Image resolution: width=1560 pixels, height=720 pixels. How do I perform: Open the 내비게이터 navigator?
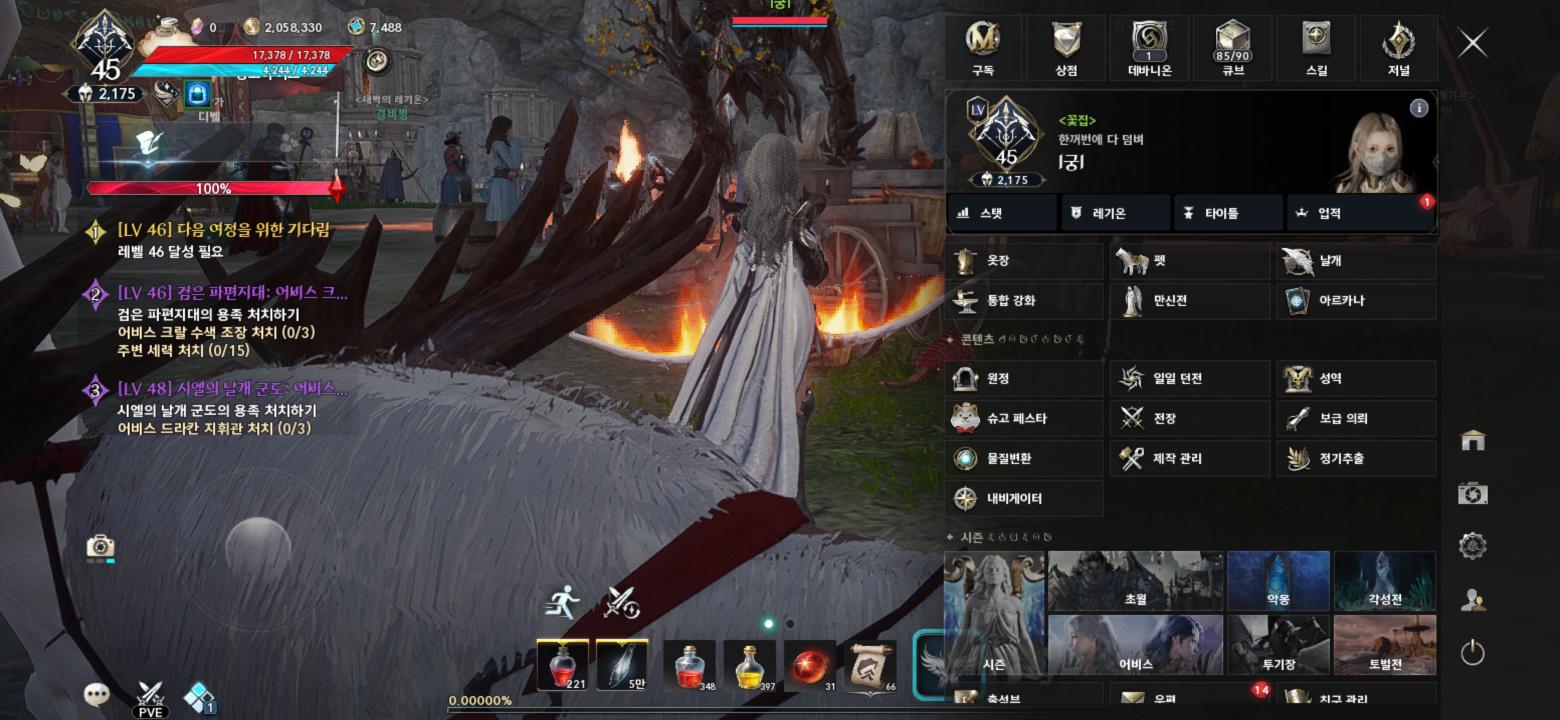click(1024, 498)
